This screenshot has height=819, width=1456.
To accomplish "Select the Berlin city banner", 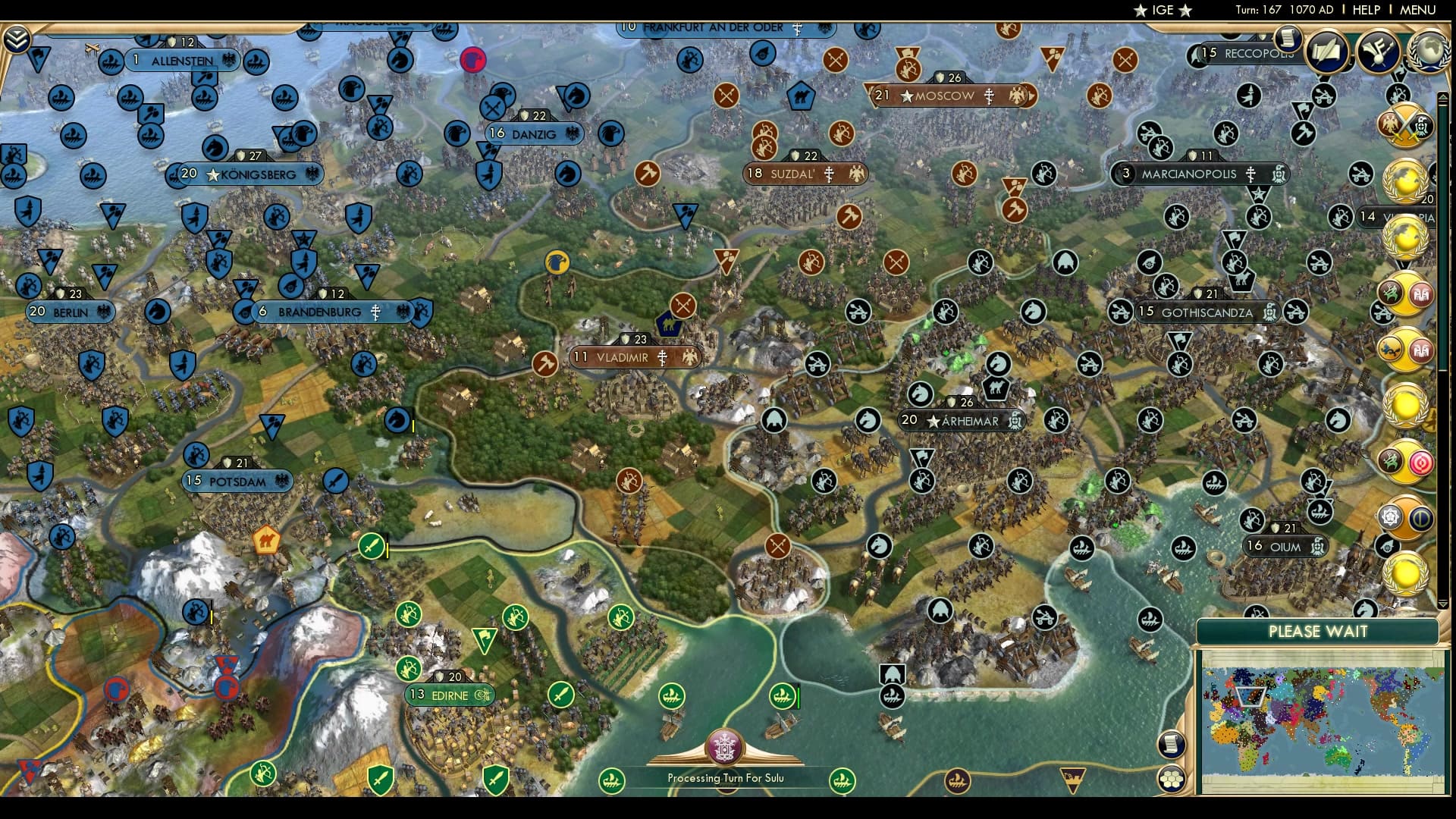I will point(71,312).
